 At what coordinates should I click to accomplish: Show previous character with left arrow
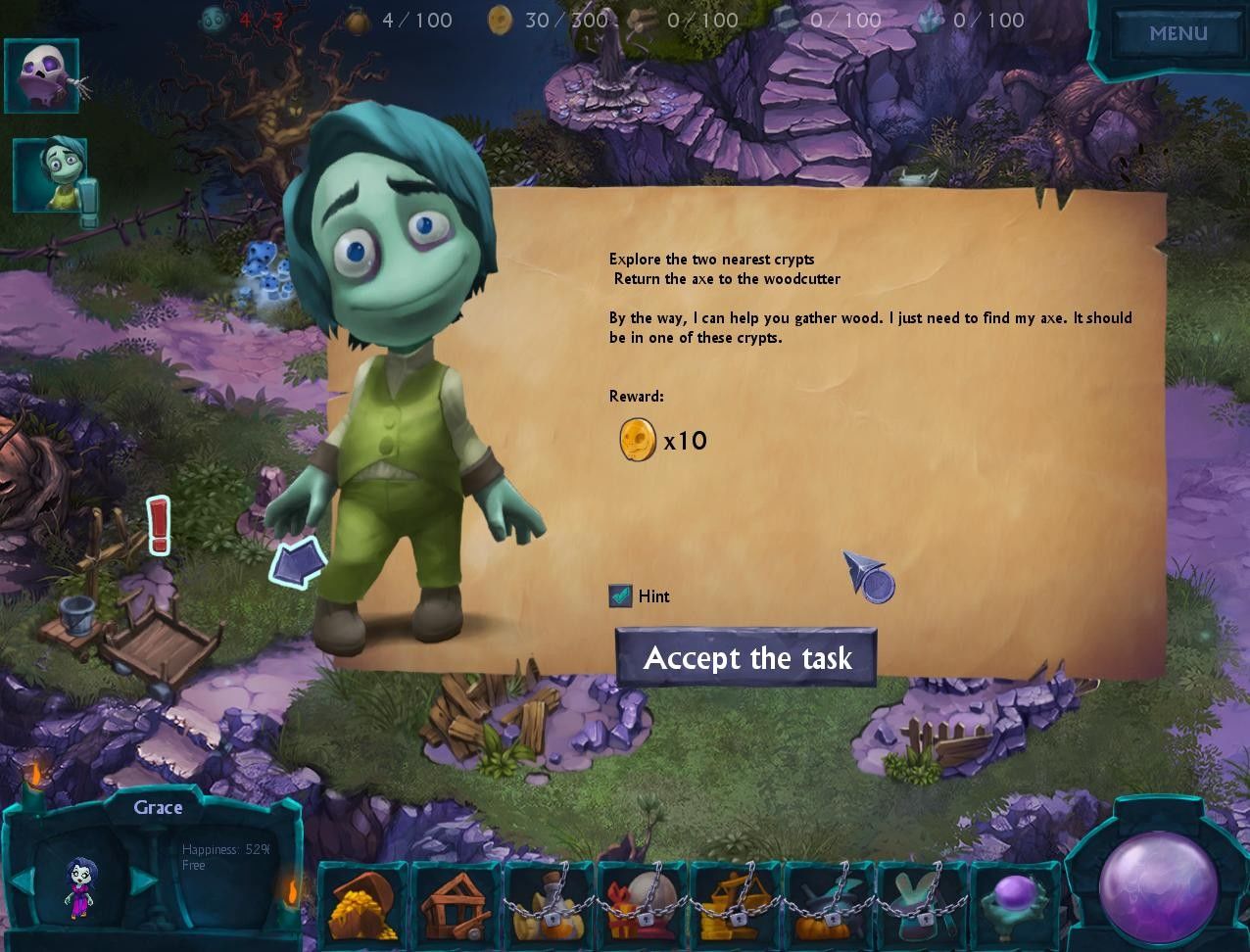19,880
